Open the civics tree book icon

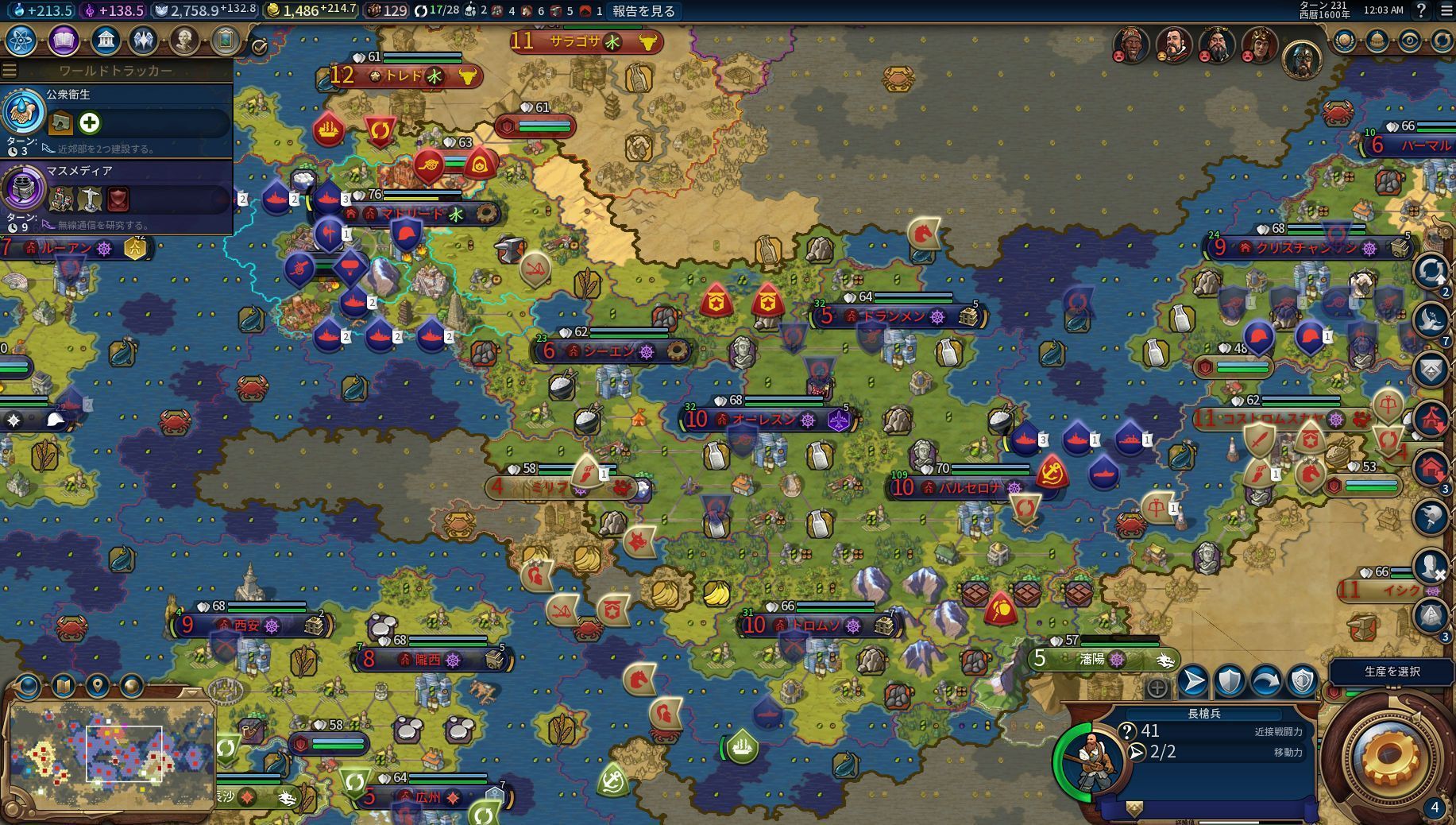(x=64, y=40)
